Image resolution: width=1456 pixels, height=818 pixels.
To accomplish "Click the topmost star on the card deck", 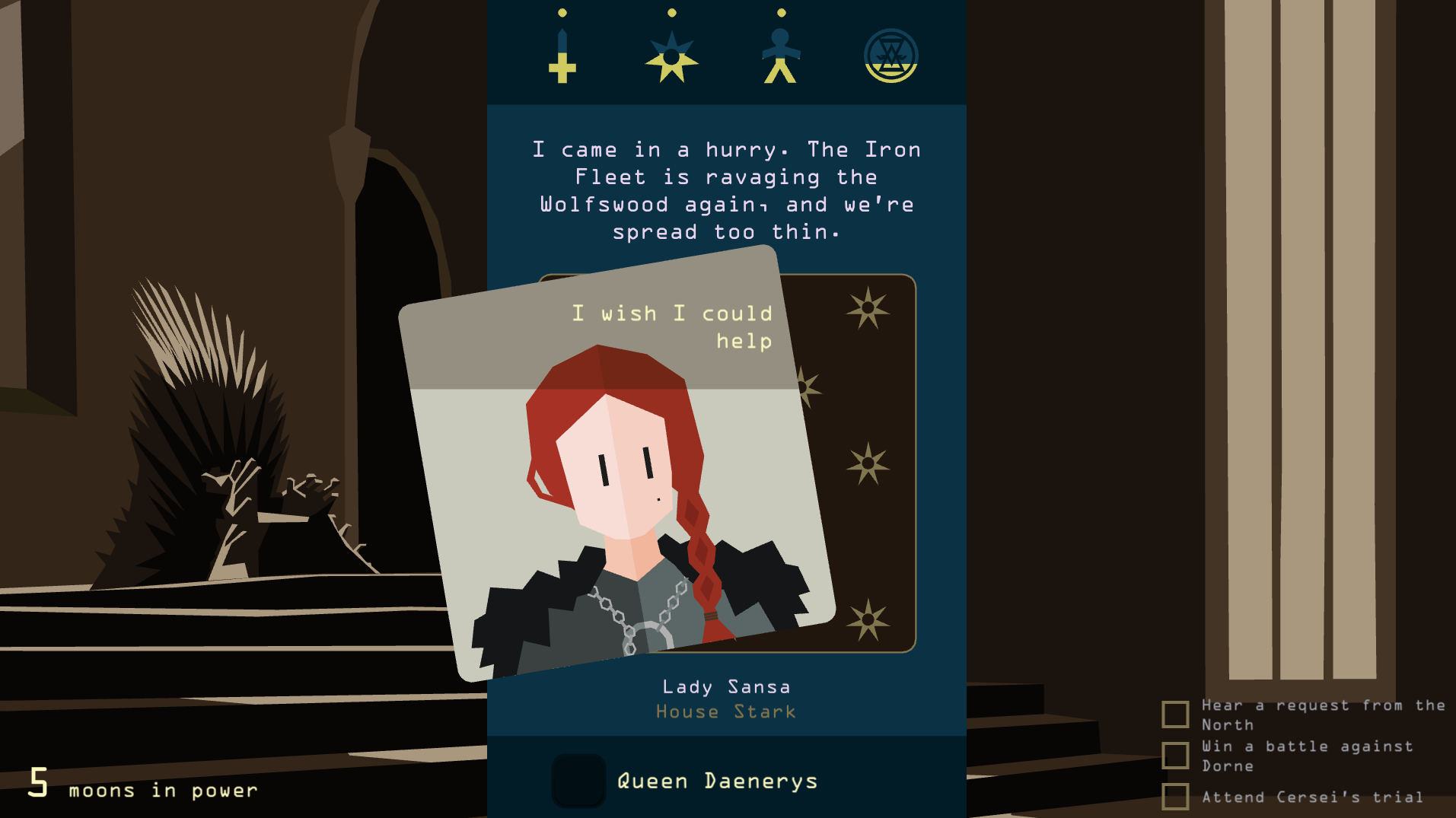I will 867,308.
